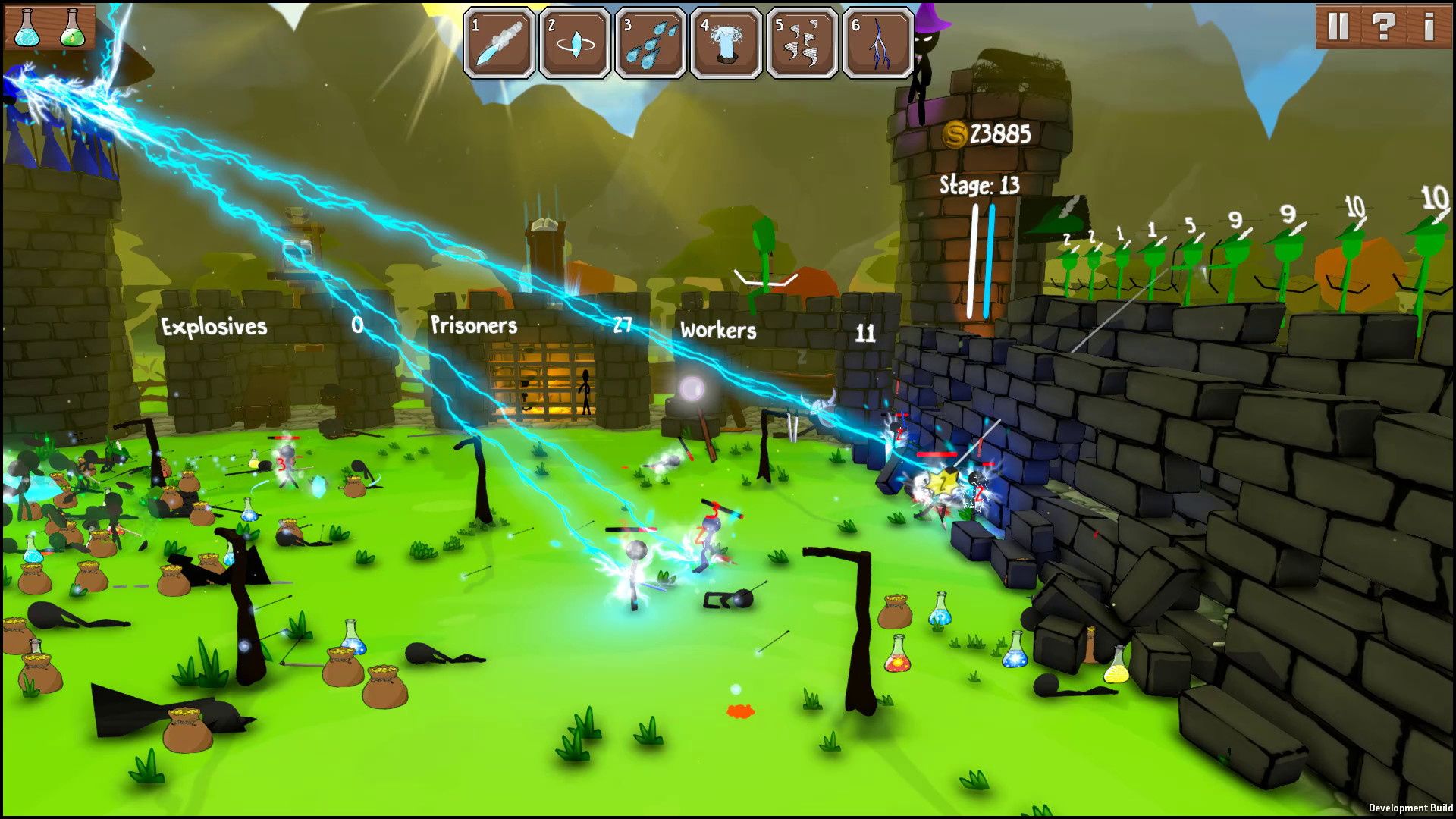
Task: Choose the tornado spell in slot 5
Action: pyautogui.click(x=800, y=42)
